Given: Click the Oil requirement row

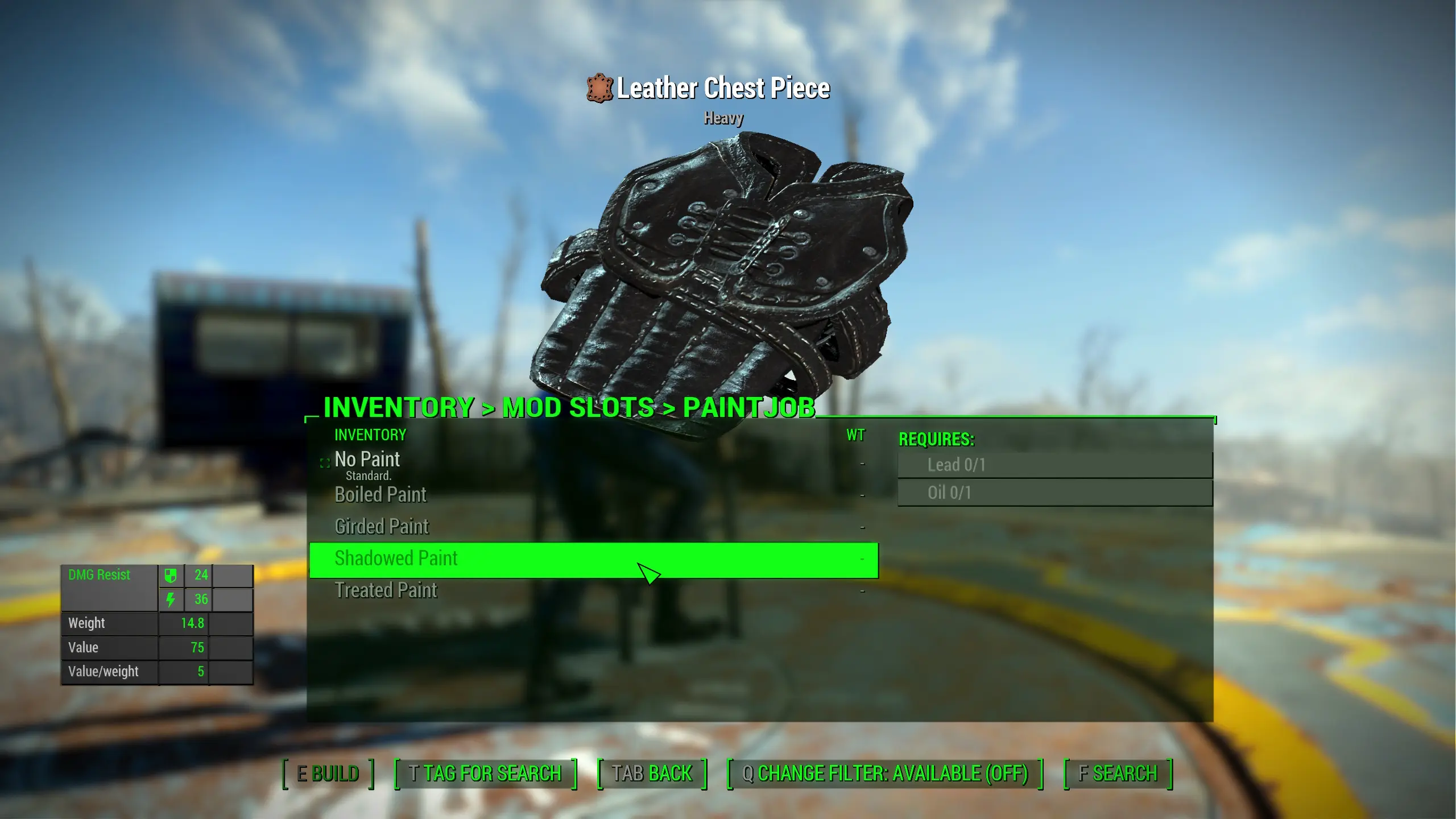Looking at the screenshot, I should 1054,493.
